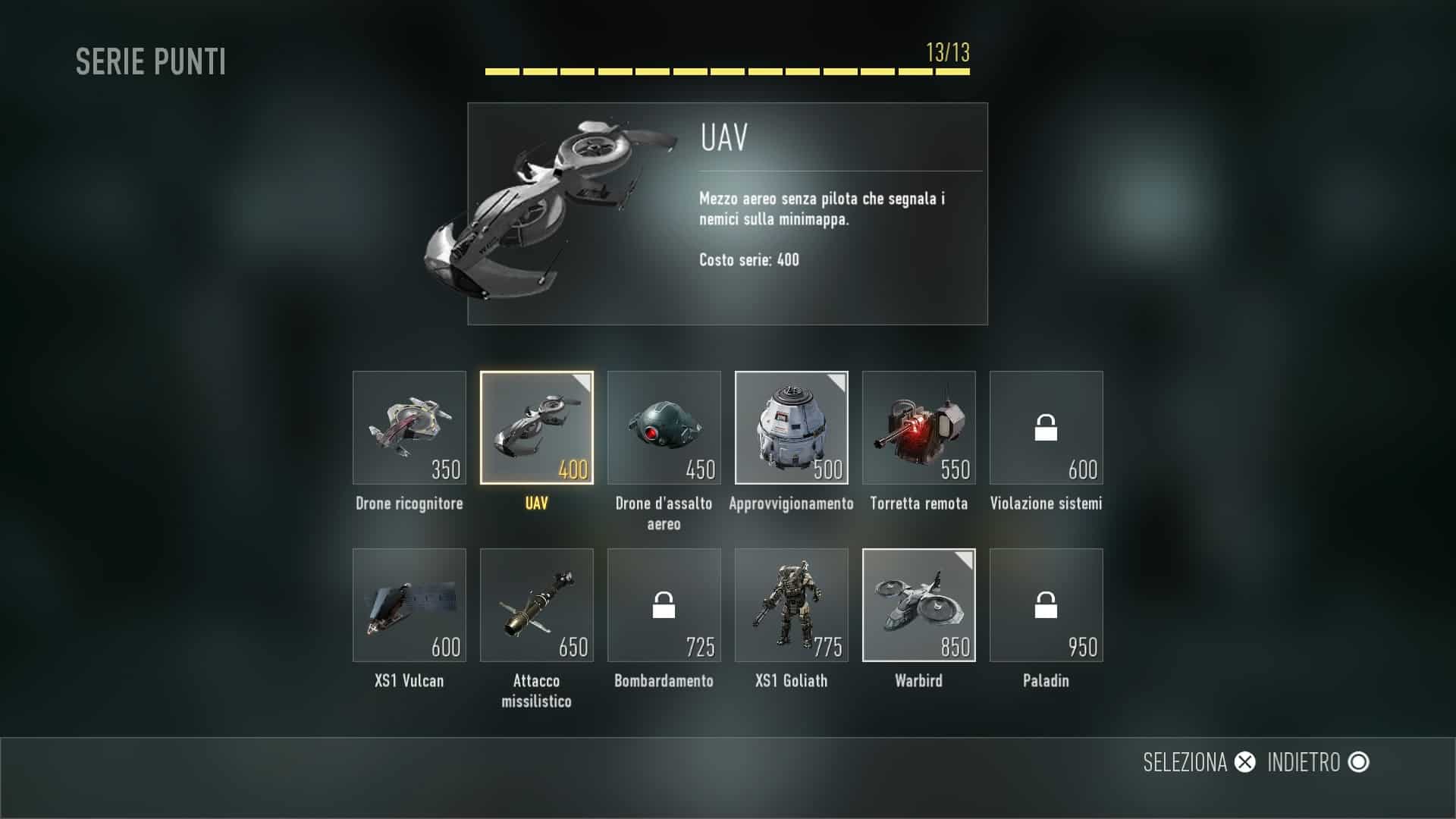The height and width of the screenshot is (819, 1456).
Task: Select the XS1 Vulcan scorestreak tile
Action: 409,605
